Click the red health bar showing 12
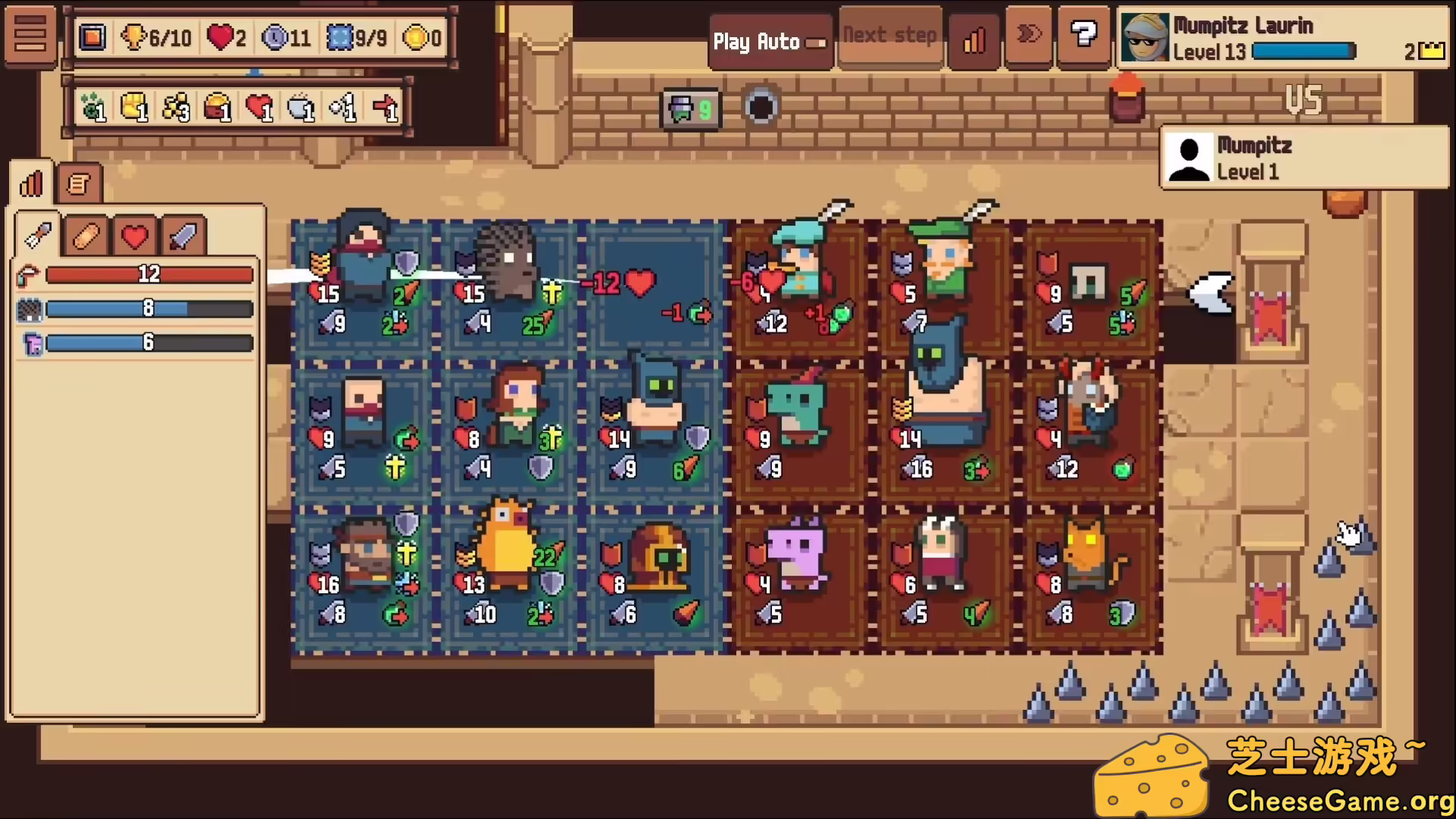Image resolution: width=1456 pixels, height=819 pixels. click(x=148, y=274)
